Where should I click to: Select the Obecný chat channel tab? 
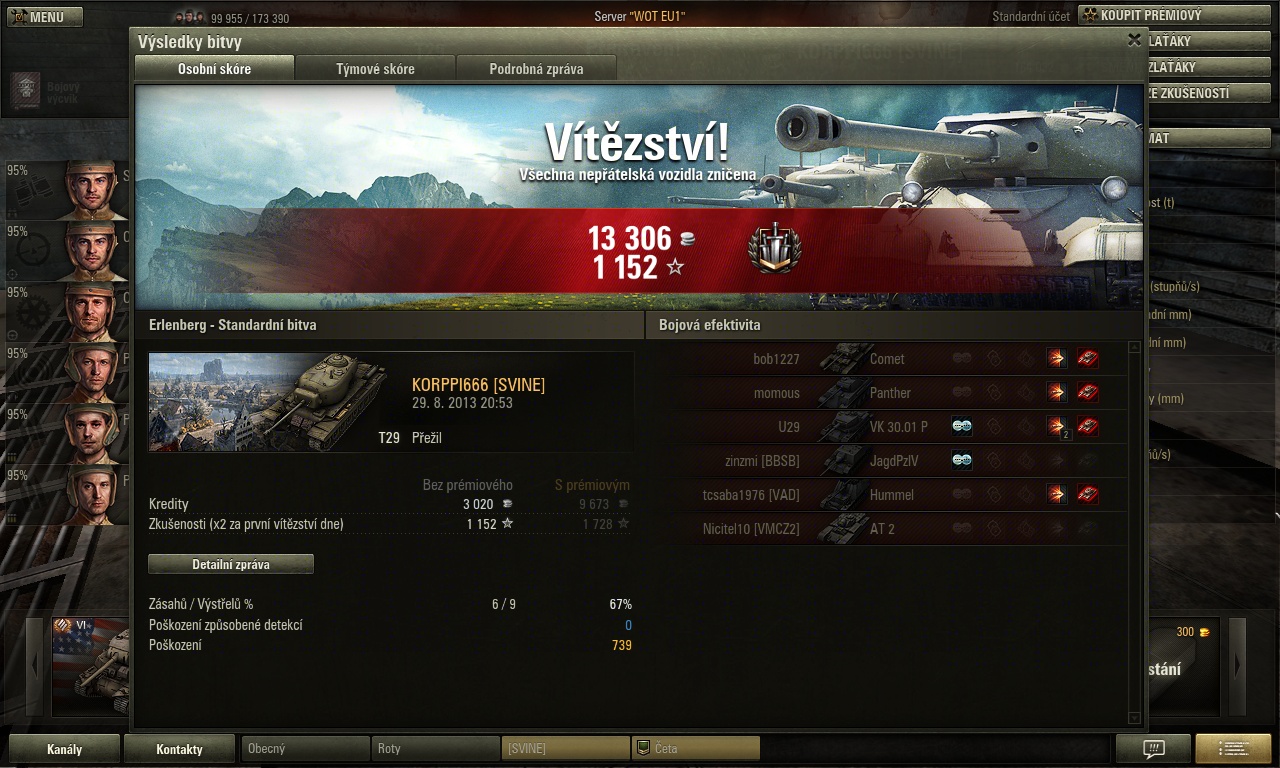pyautogui.click(x=305, y=748)
